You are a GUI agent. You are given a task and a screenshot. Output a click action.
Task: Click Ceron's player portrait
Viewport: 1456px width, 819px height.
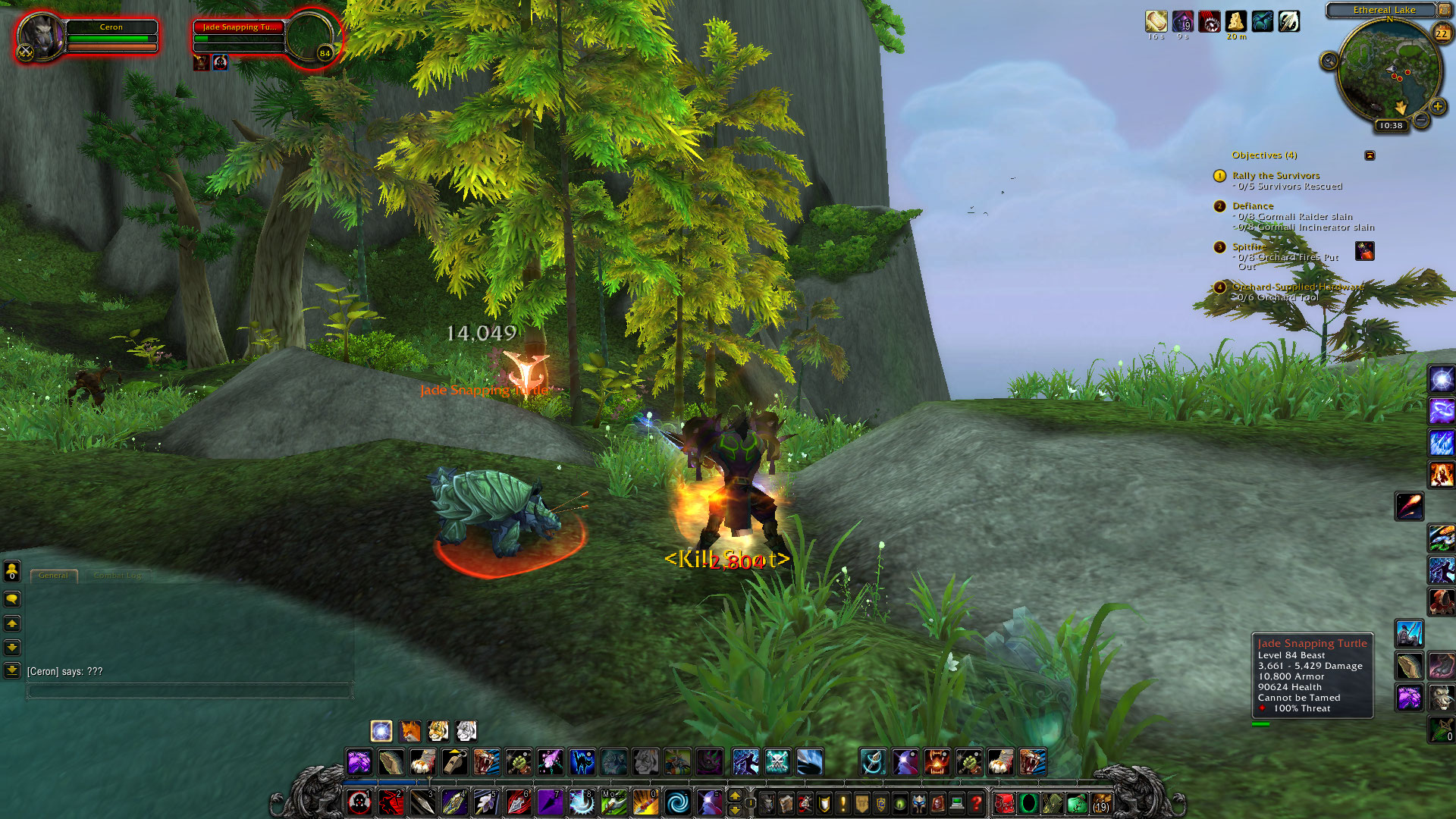pyautogui.click(x=39, y=36)
